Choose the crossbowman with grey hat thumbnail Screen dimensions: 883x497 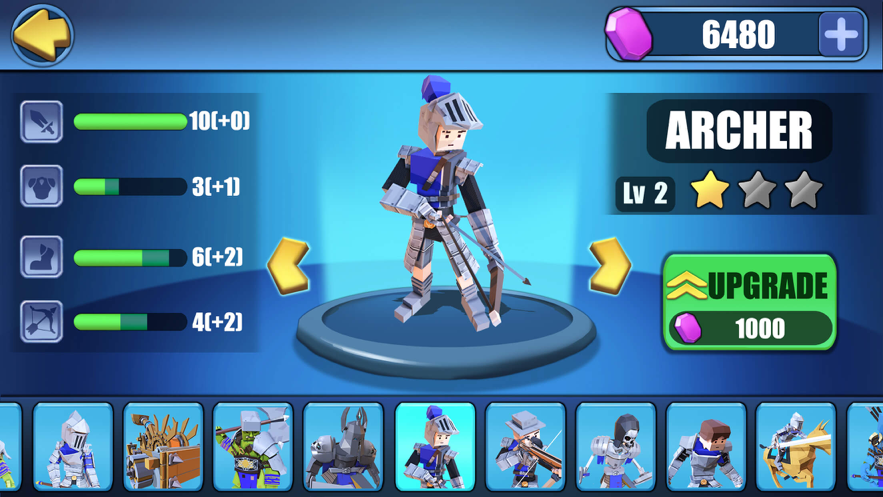[525, 447]
